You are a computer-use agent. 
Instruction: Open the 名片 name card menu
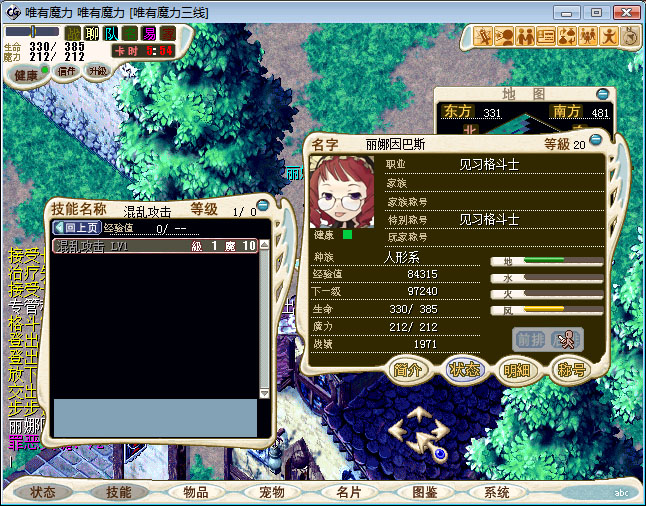coord(348,492)
